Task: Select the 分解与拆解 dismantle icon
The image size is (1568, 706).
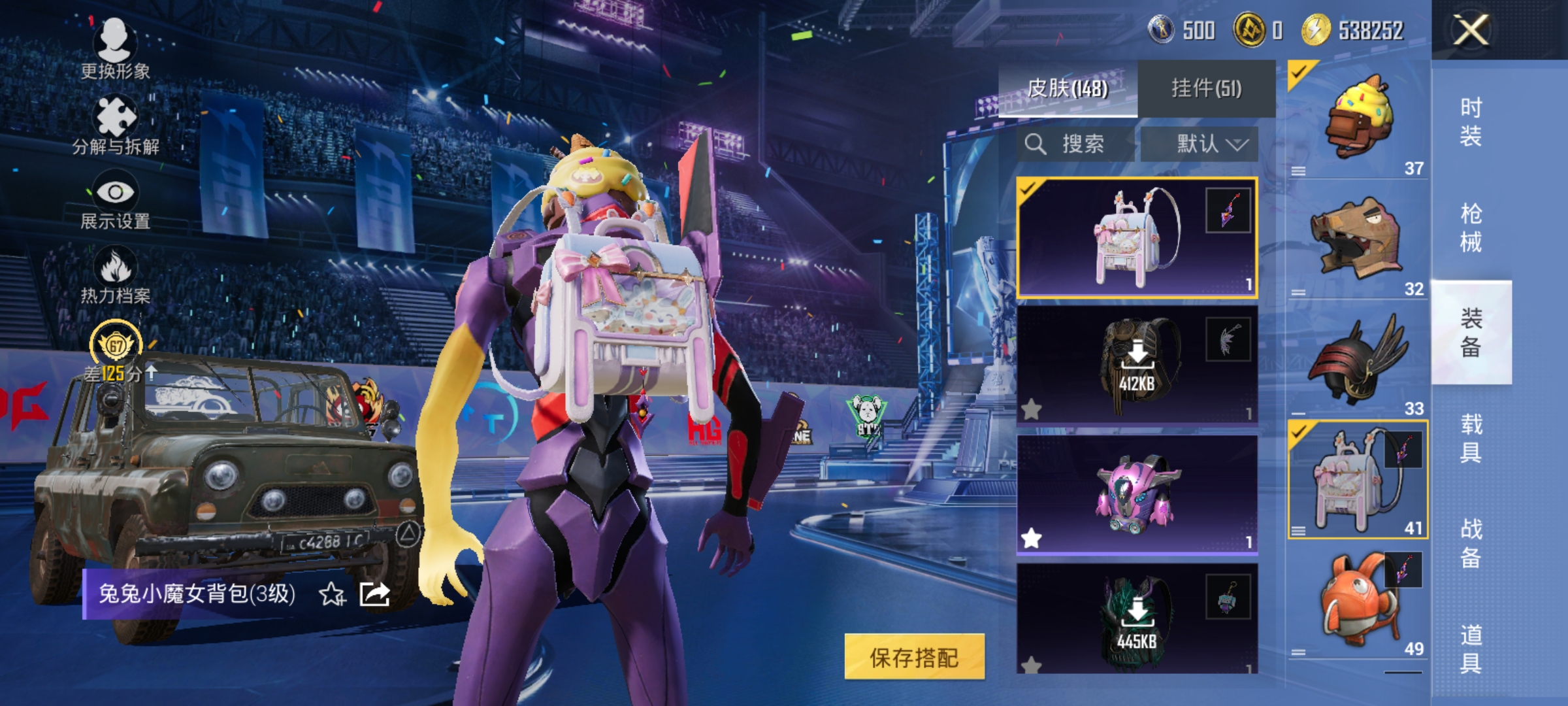Action: [116, 118]
